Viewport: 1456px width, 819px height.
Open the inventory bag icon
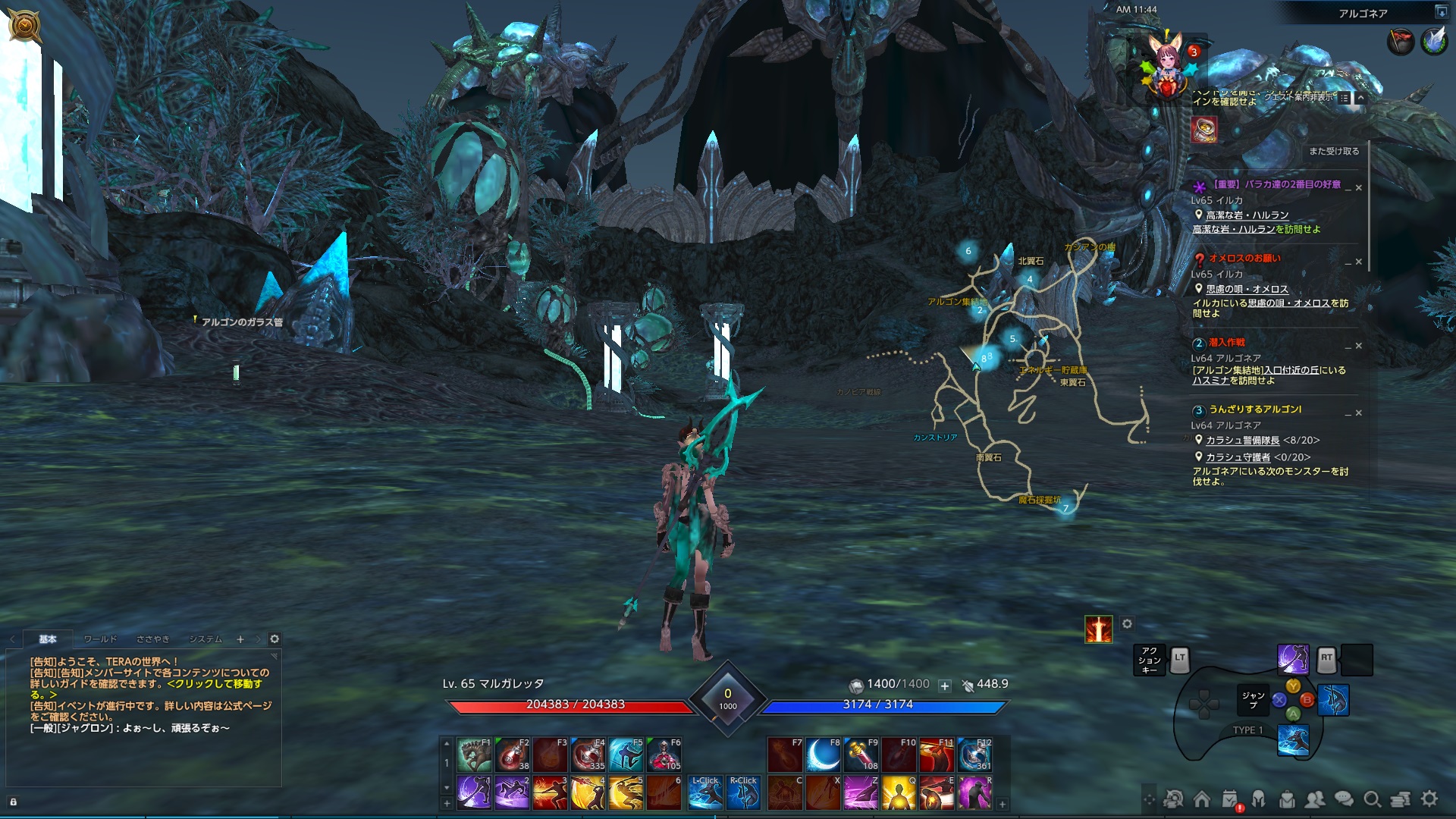tap(1287, 800)
